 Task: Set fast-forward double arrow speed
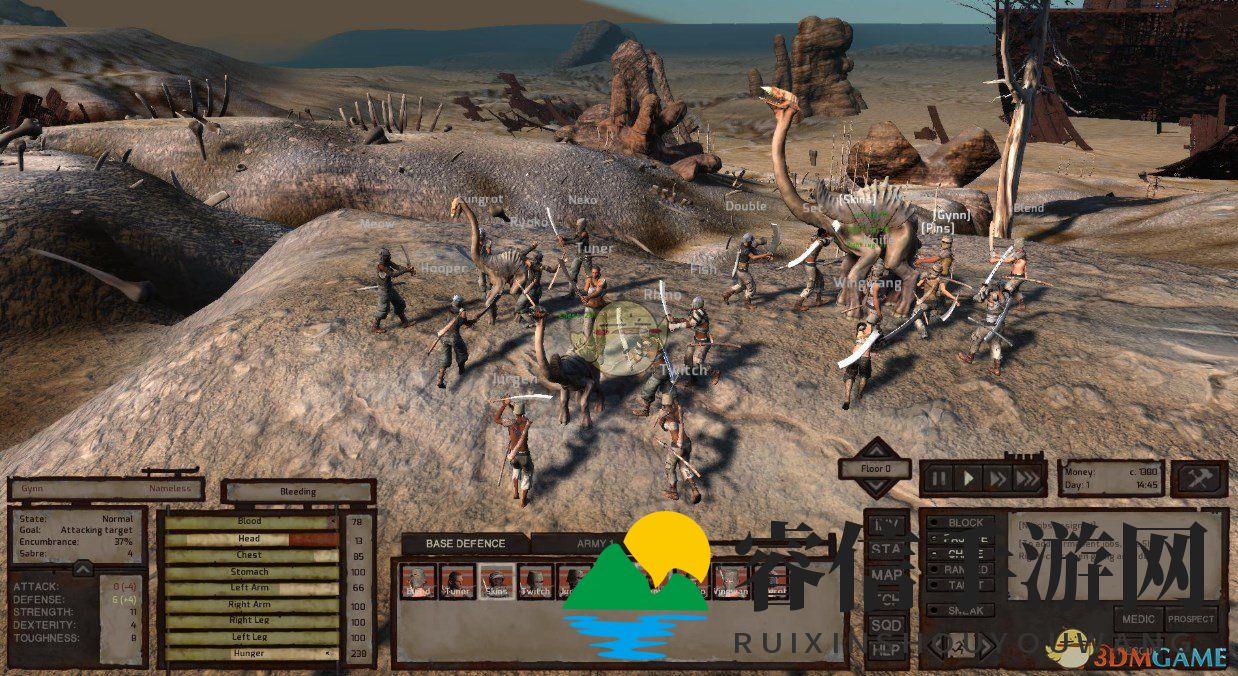click(x=997, y=478)
